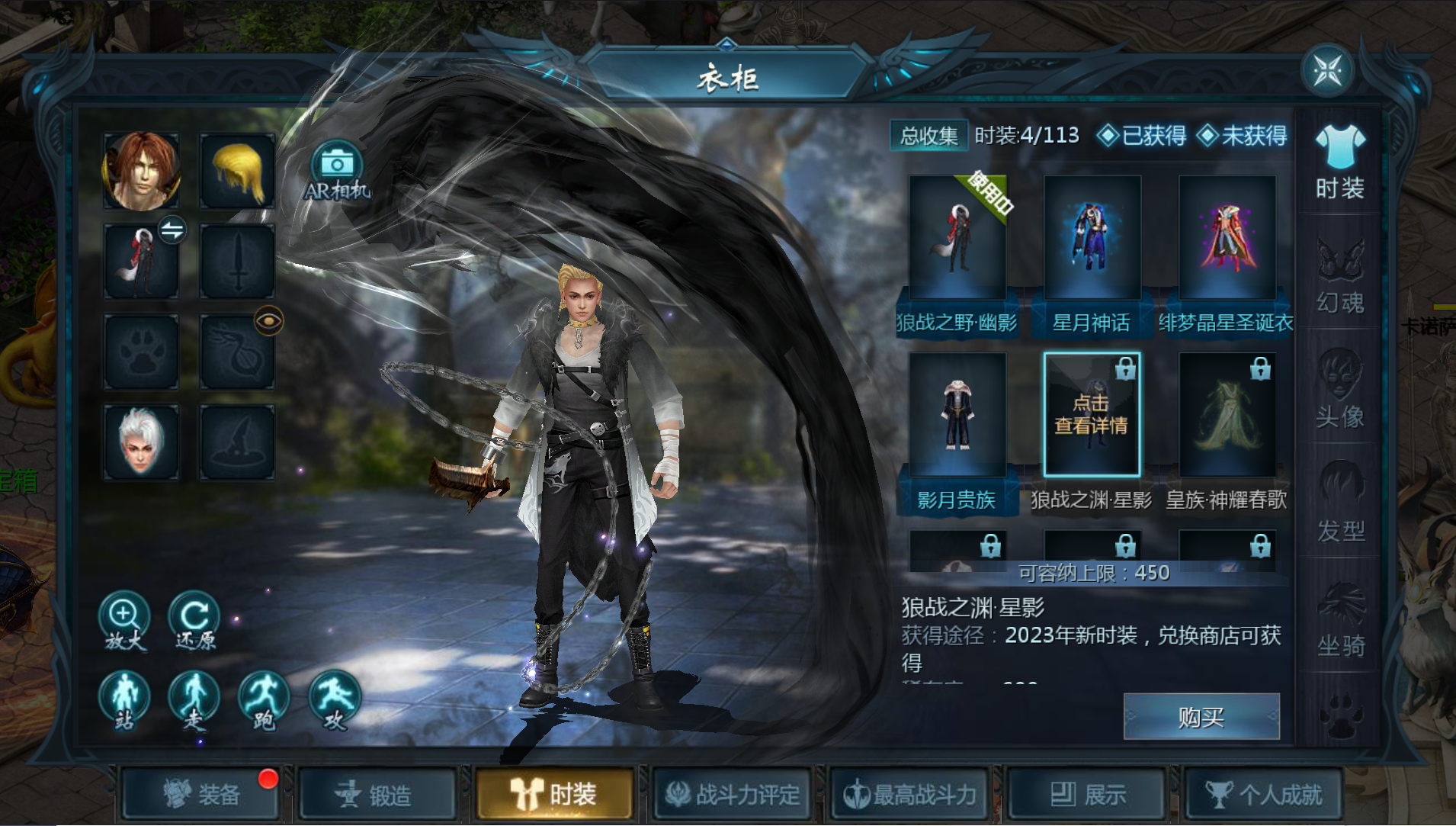
Task: Toggle the 已获得 obtained filter
Action: pos(1142,136)
